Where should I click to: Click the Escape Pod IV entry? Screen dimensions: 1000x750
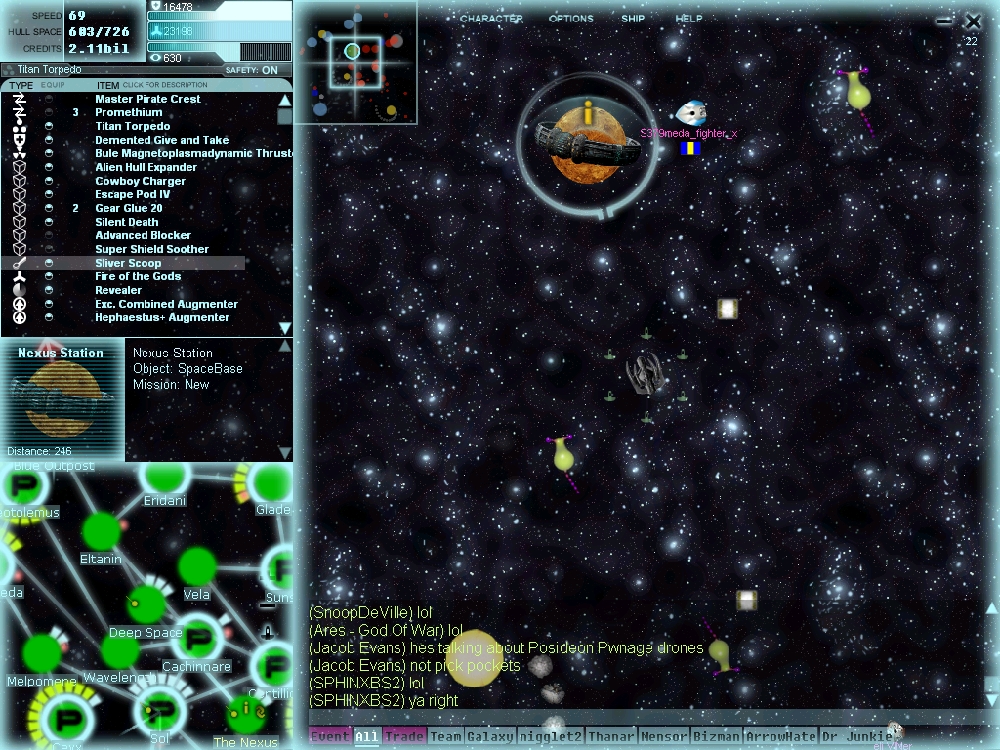tap(132, 195)
